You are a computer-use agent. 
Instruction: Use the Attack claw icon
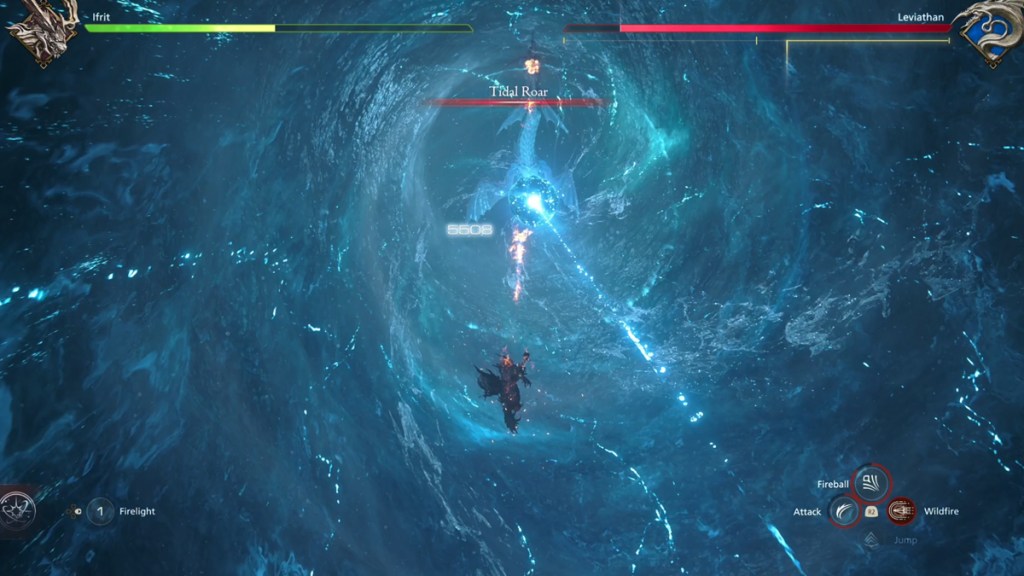click(x=844, y=512)
